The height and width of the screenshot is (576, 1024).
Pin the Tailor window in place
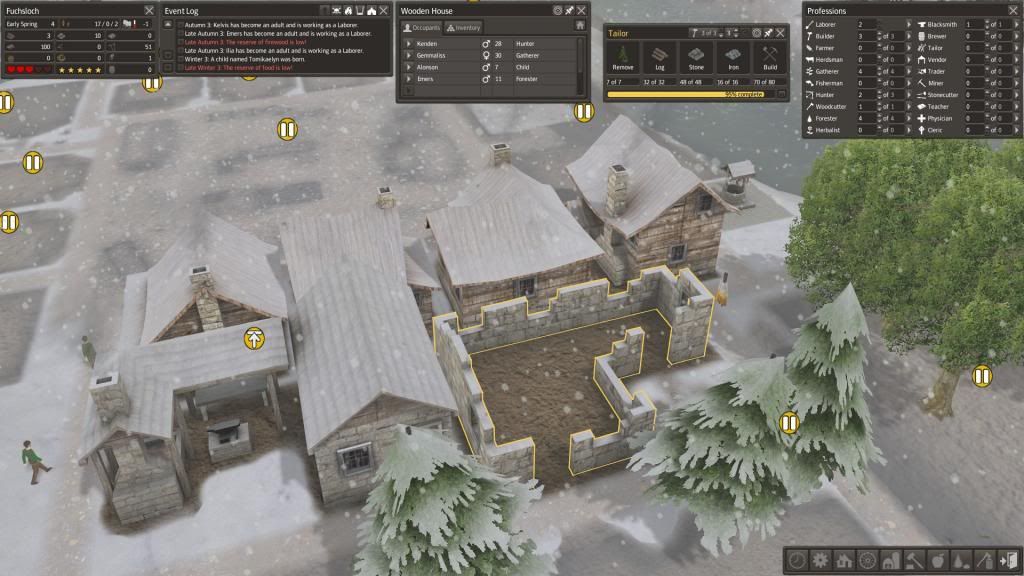point(769,33)
